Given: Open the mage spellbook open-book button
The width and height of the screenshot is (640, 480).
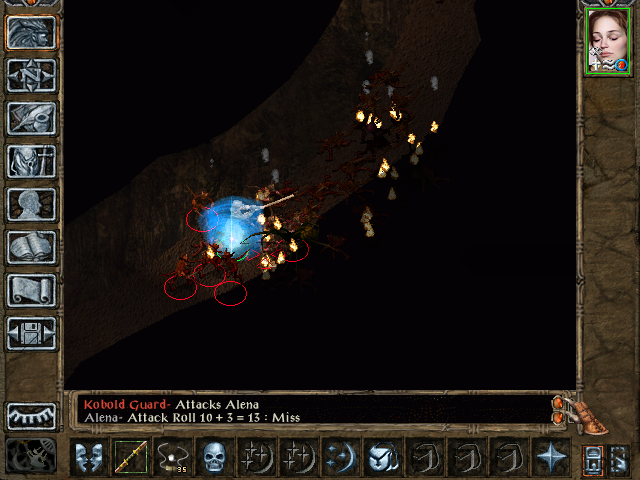Looking at the screenshot, I should (x=31, y=247).
